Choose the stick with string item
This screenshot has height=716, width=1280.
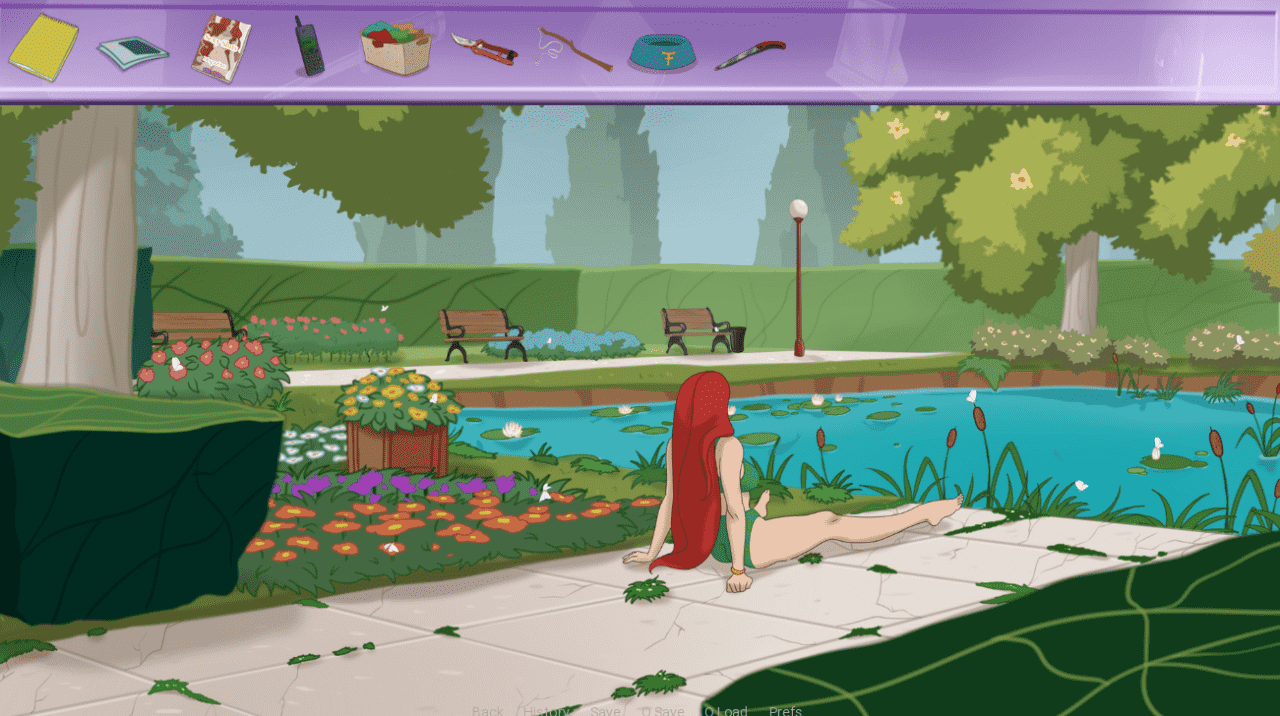tap(574, 48)
